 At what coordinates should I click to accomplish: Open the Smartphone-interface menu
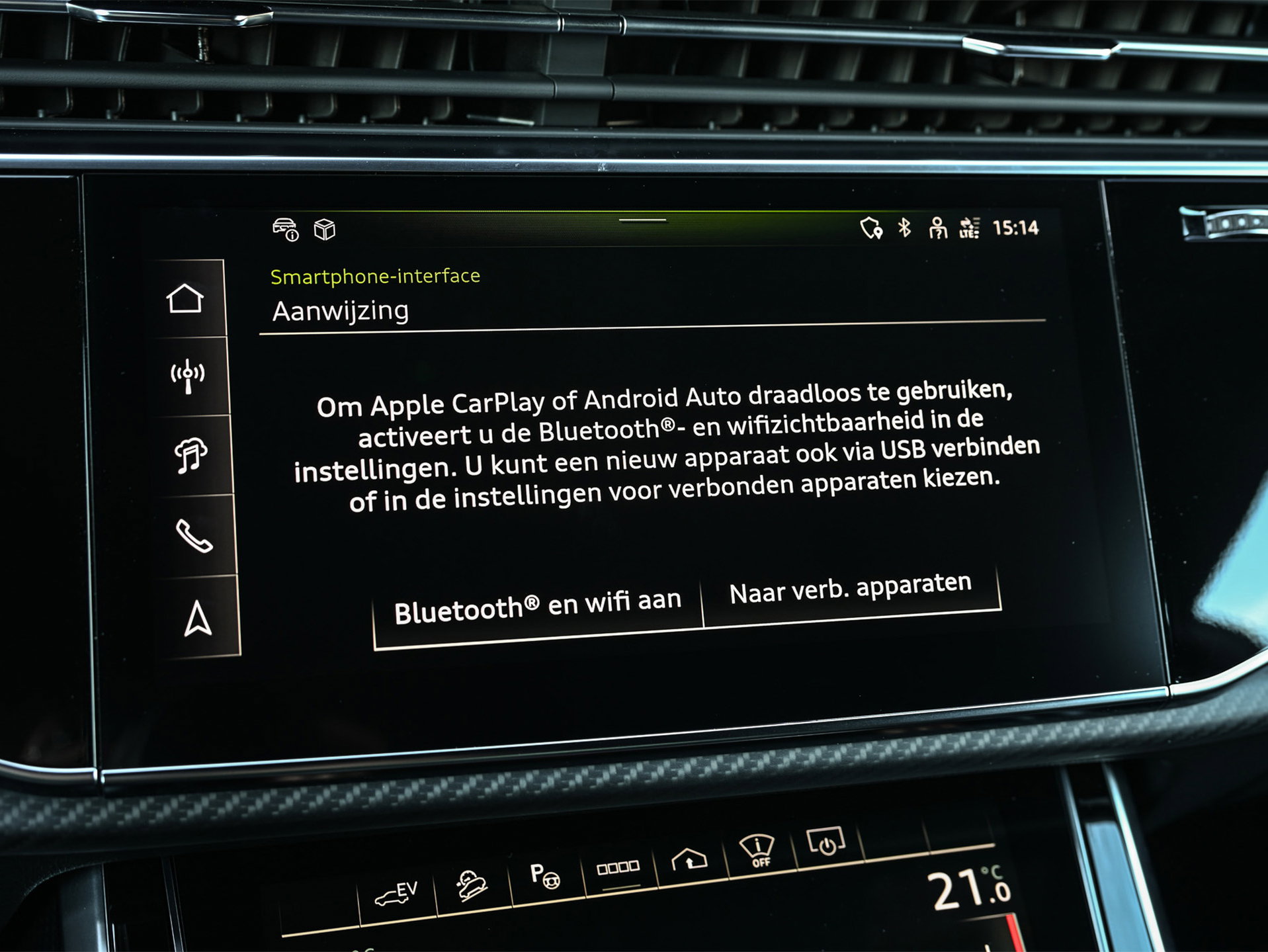coord(374,277)
